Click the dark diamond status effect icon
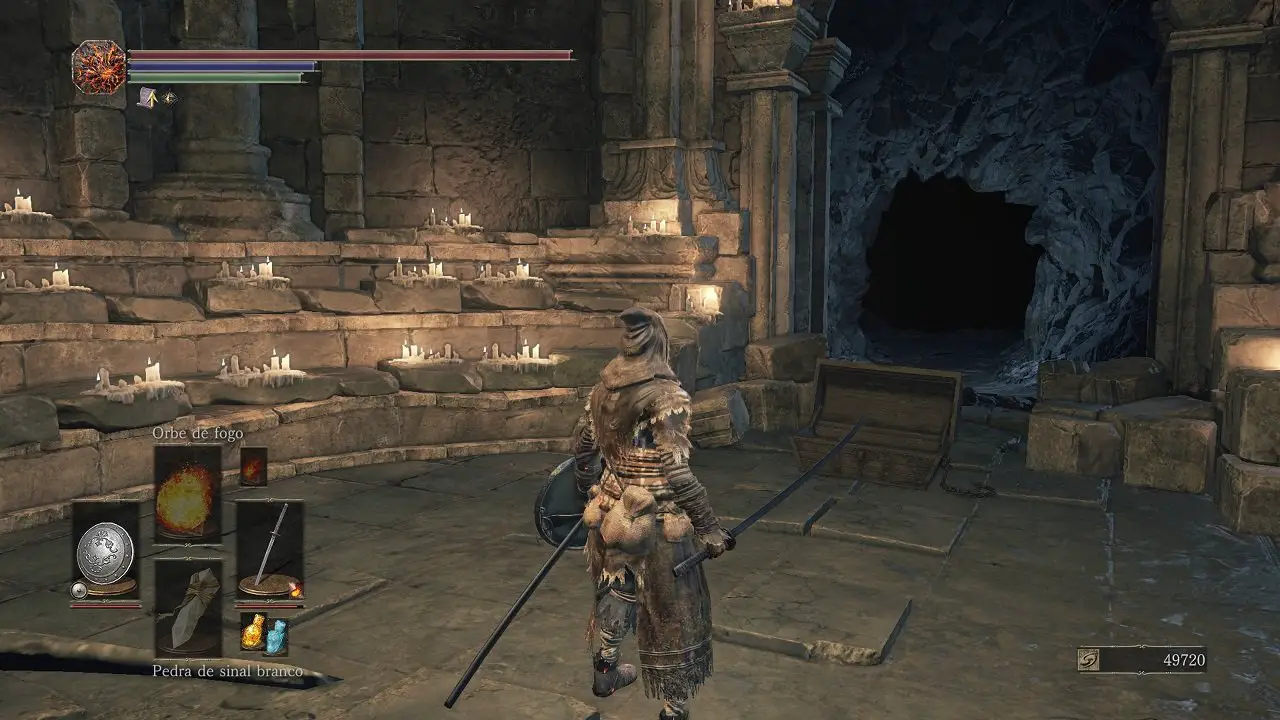1280x720 pixels. [x=170, y=98]
